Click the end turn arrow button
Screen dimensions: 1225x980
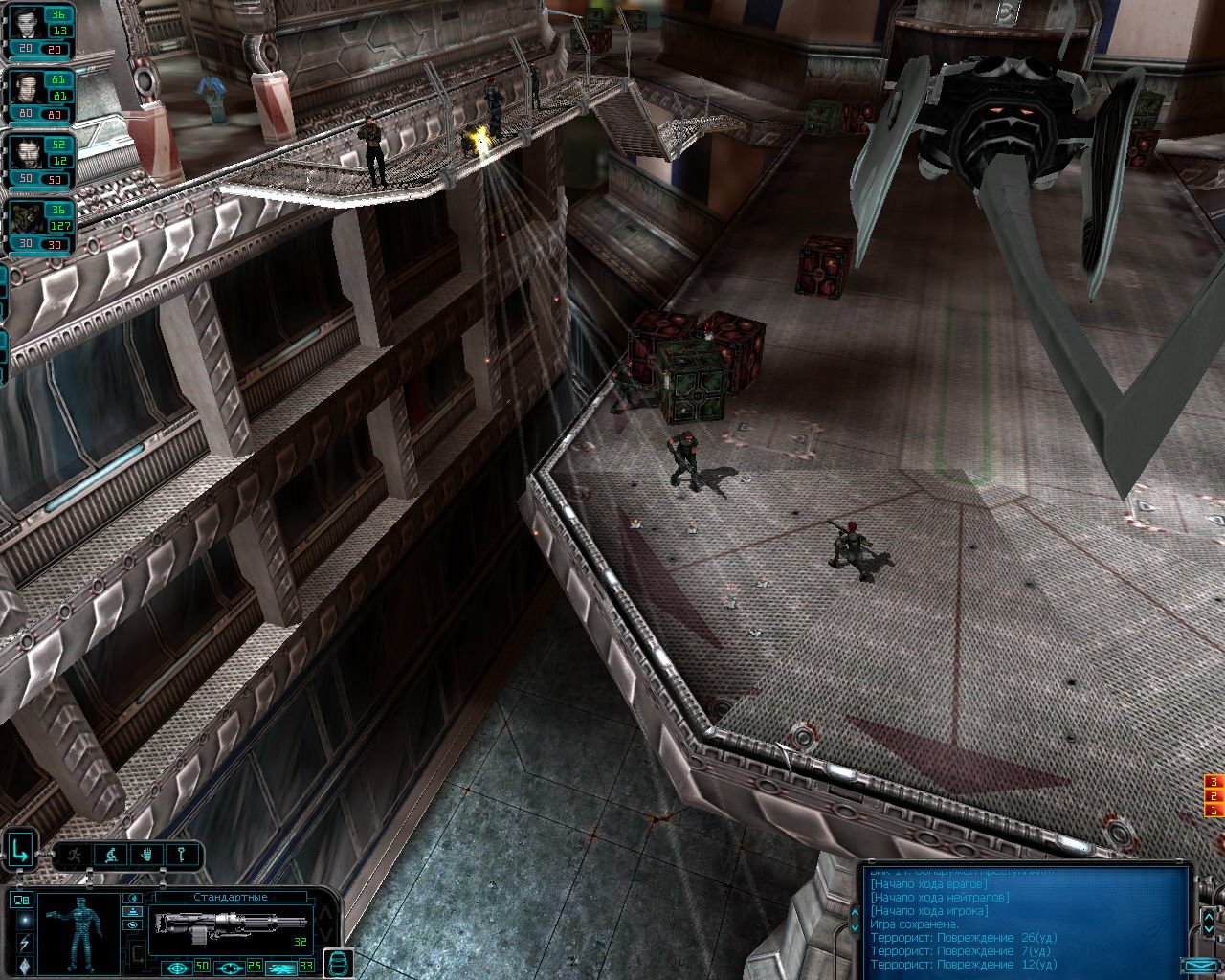click(x=20, y=849)
